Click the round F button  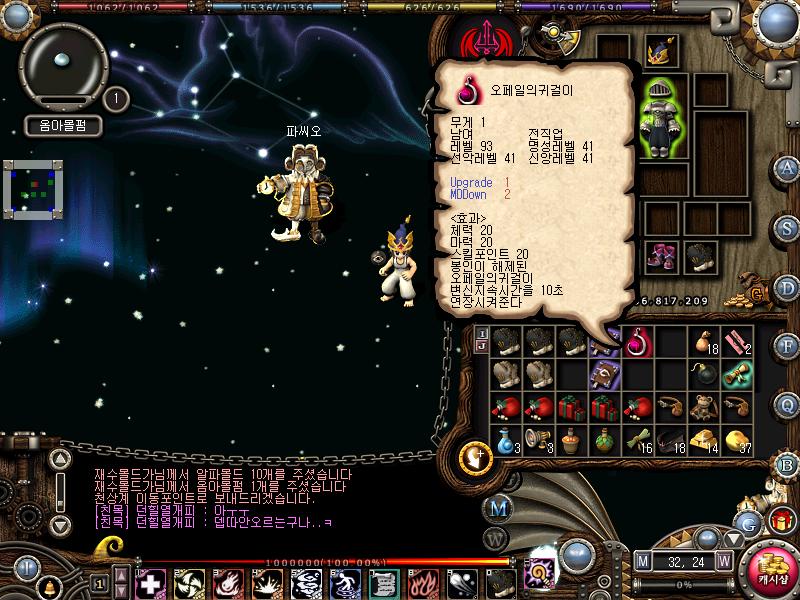click(788, 346)
